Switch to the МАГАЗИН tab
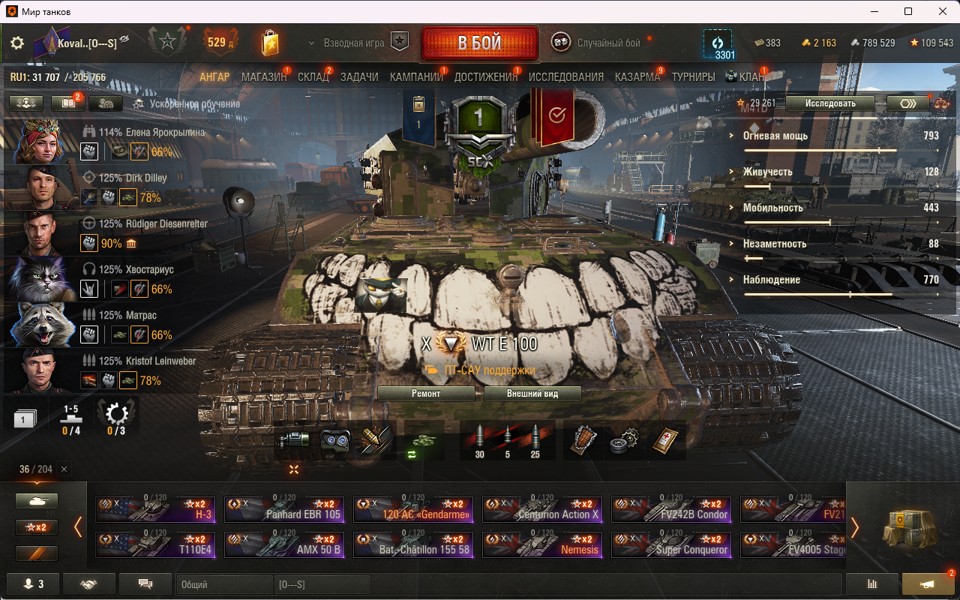Viewport: 960px width, 600px height. [264, 77]
